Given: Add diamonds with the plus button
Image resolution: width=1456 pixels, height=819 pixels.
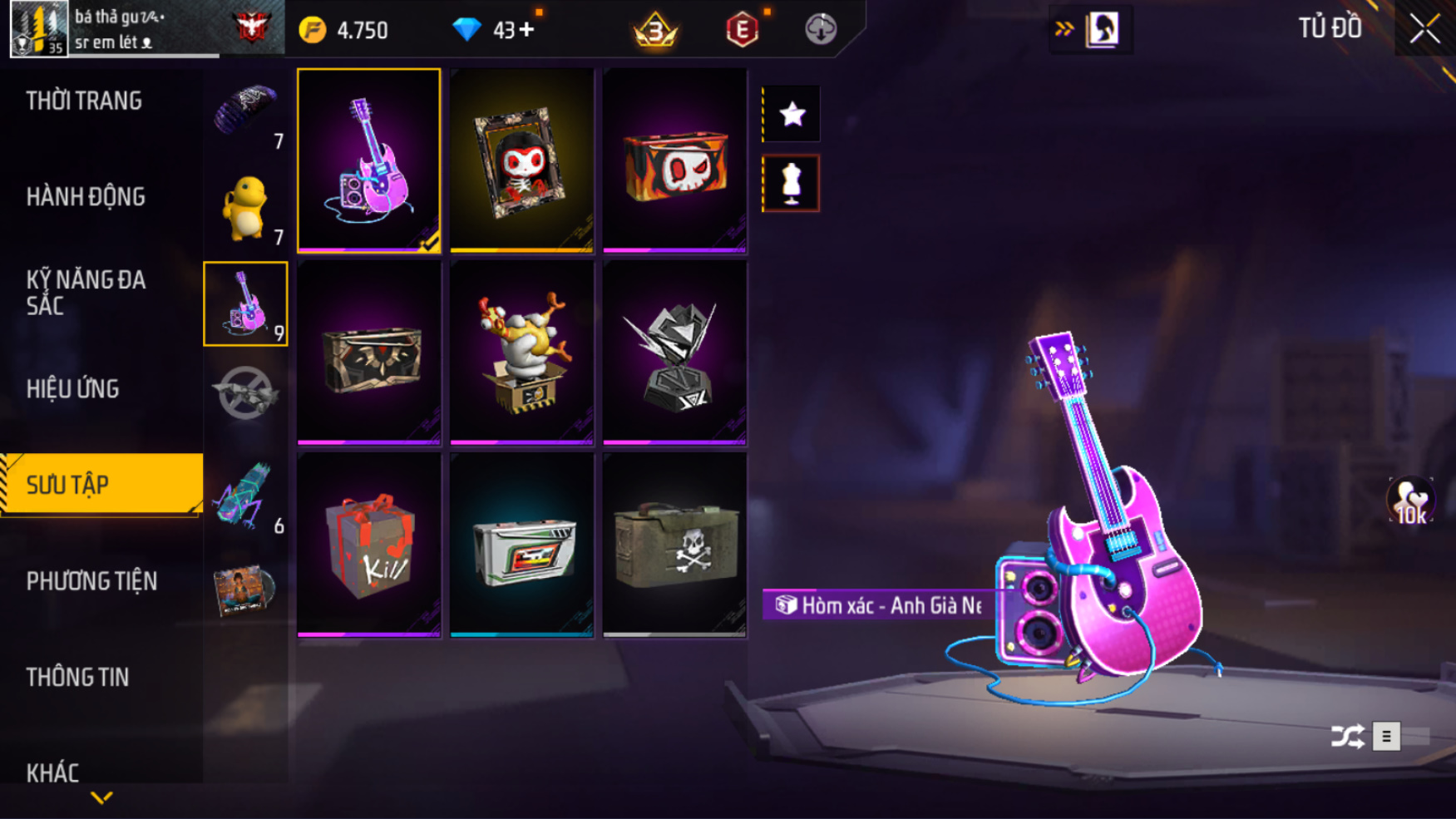Looking at the screenshot, I should [526, 30].
